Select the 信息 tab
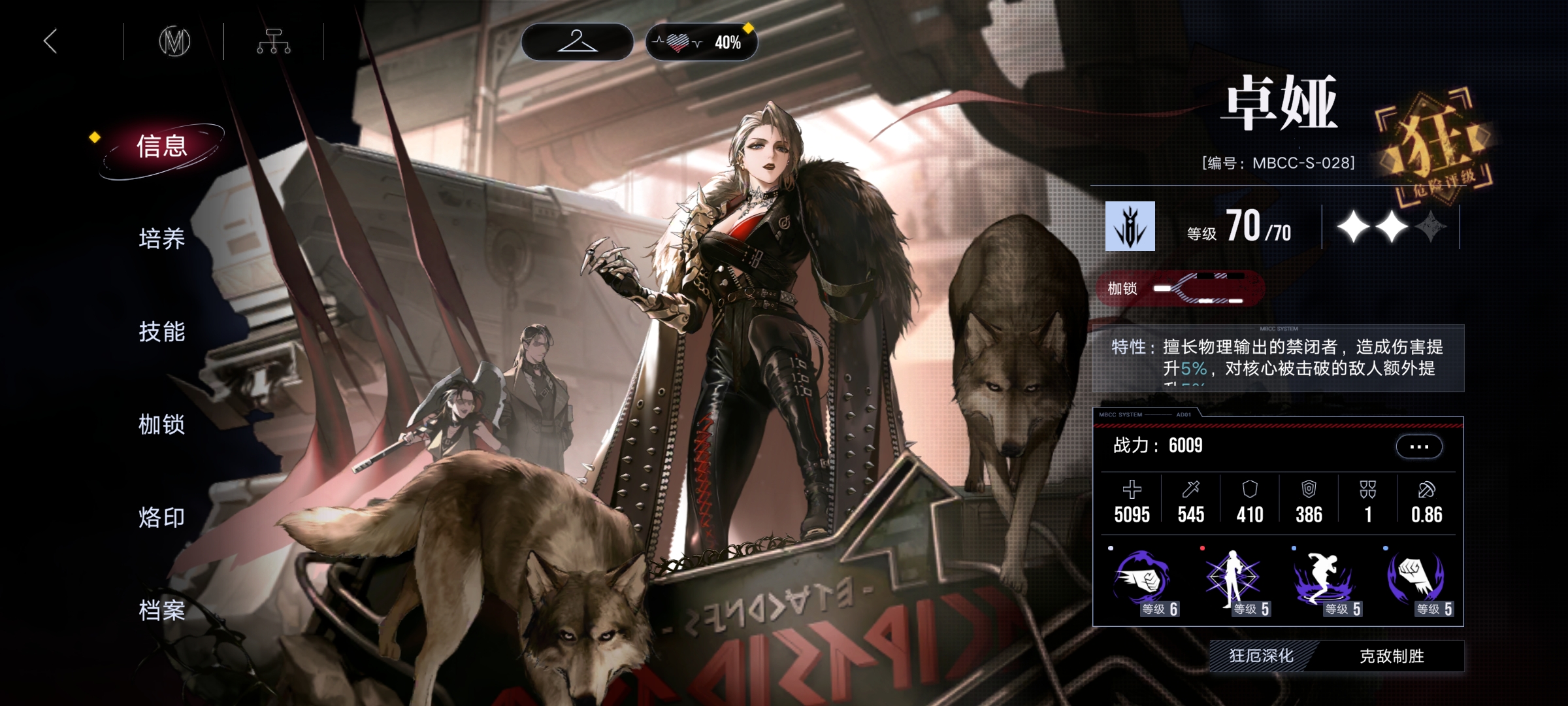Viewport: 1568px width, 706px height. point(162,146)
